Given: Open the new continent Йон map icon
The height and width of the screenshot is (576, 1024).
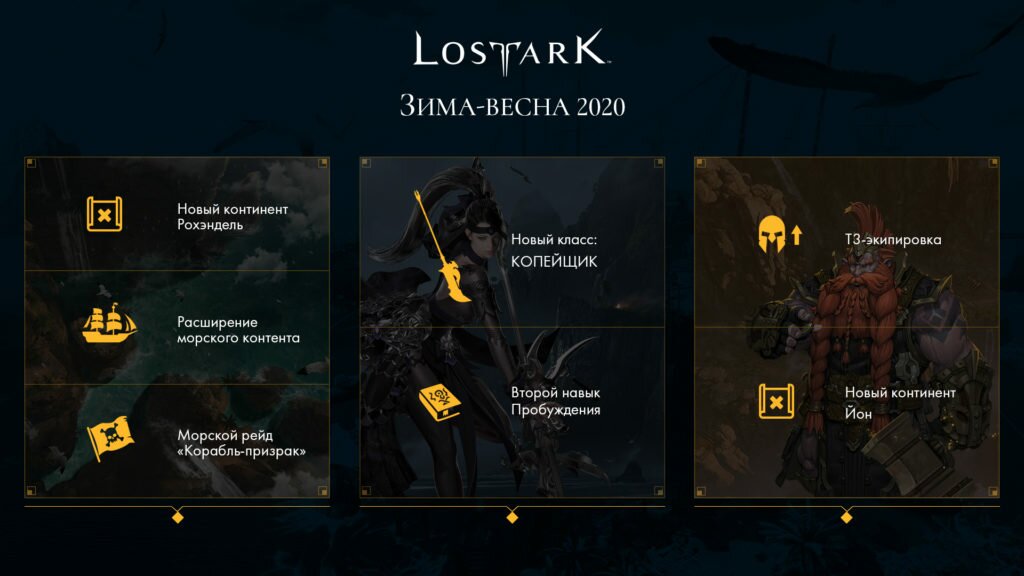Looking at the screenshot, I should (775, 402).
